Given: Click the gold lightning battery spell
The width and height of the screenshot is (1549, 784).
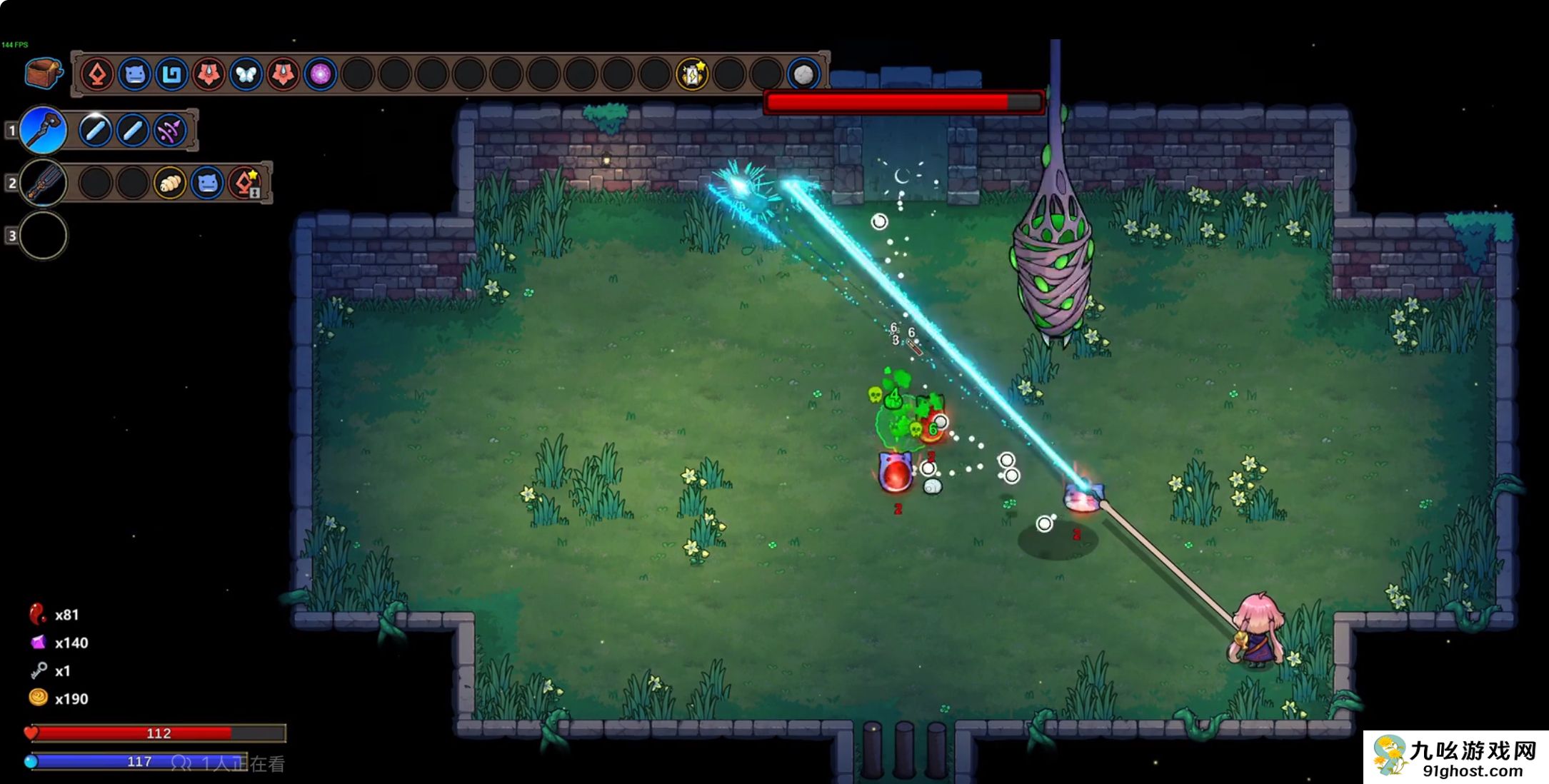Looking at the screenshot, I should point(691,74).
